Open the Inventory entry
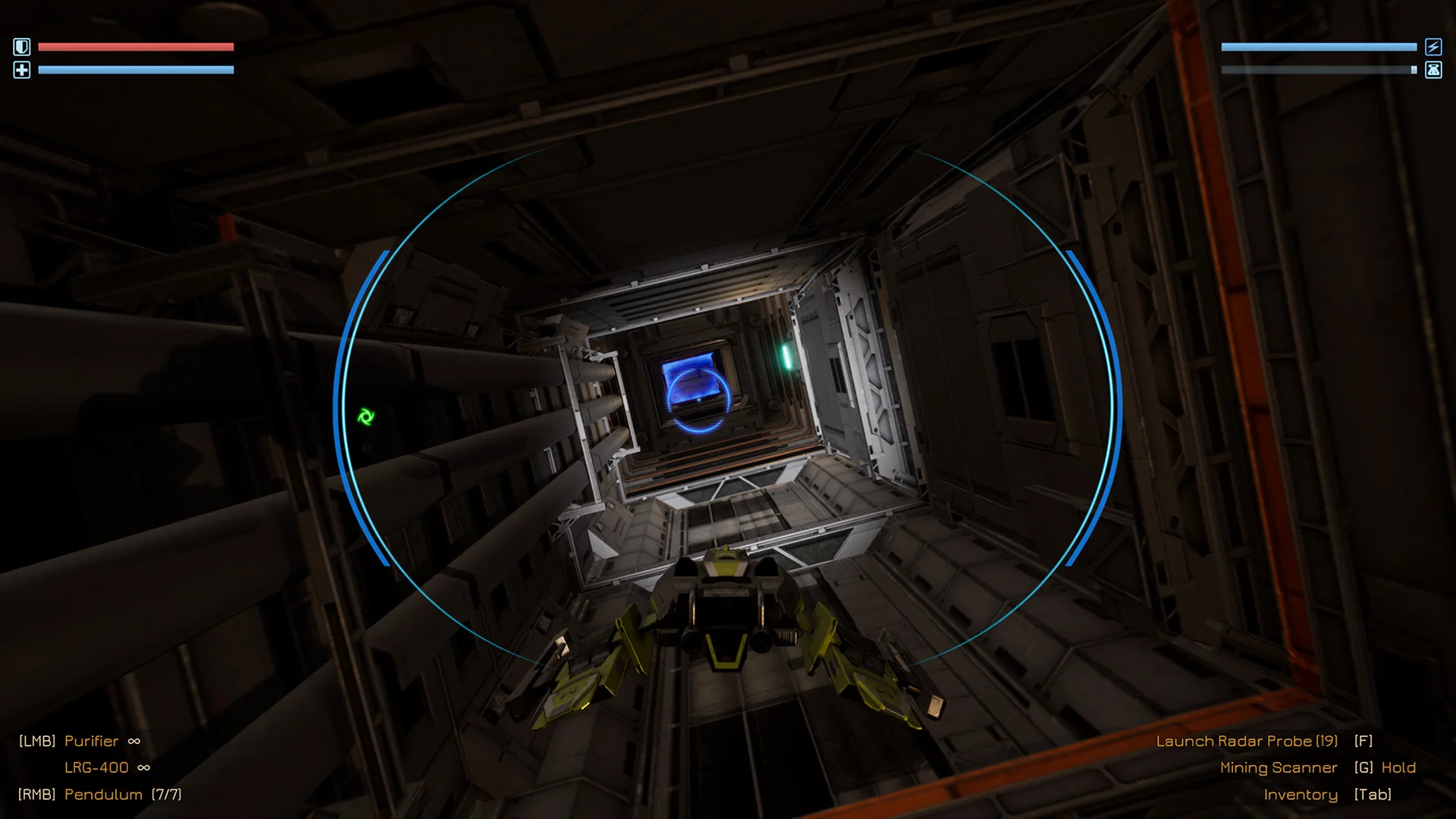 (1301, 794)
